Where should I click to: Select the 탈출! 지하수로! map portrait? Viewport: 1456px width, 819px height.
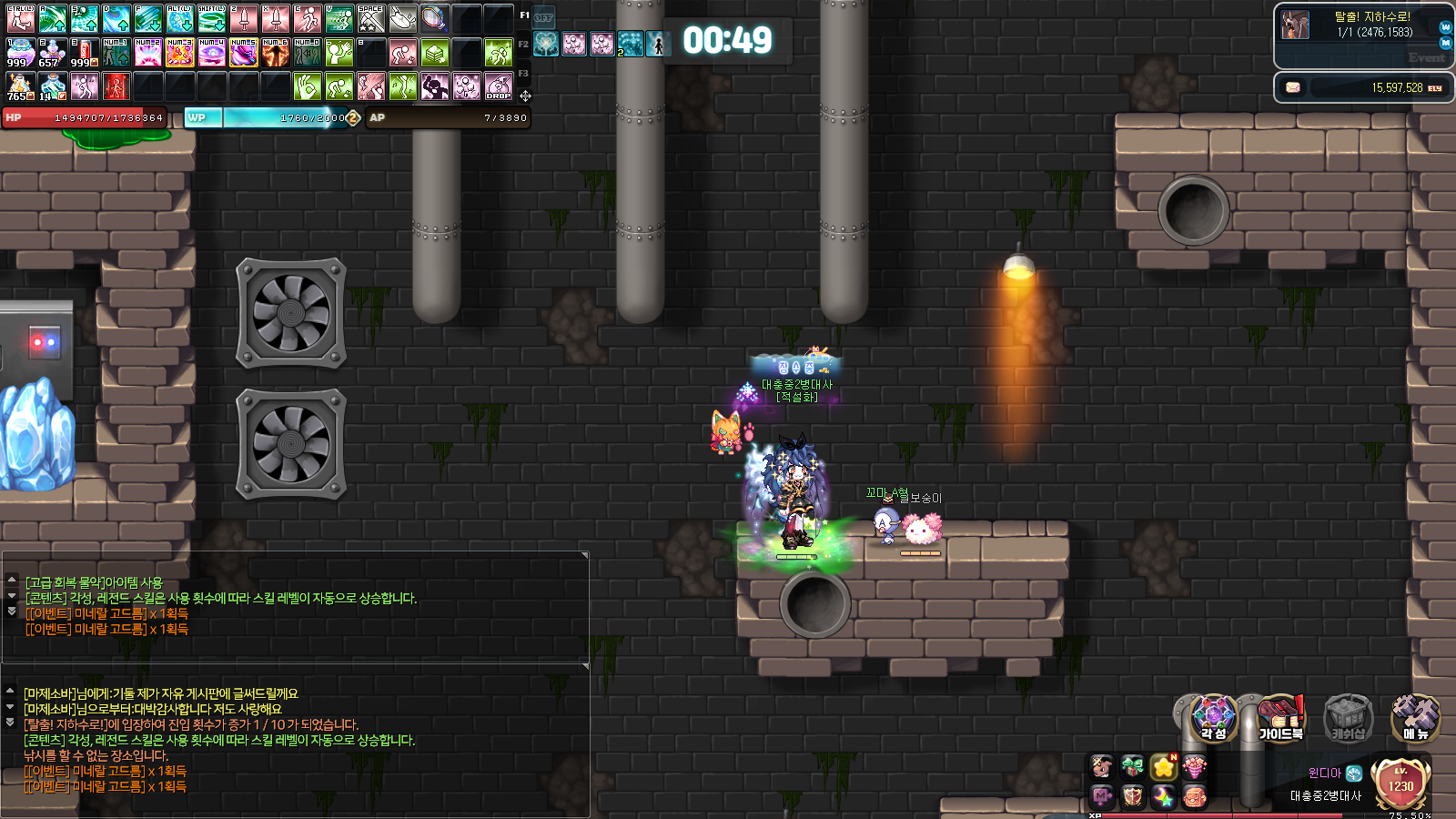pos(1295,25)
